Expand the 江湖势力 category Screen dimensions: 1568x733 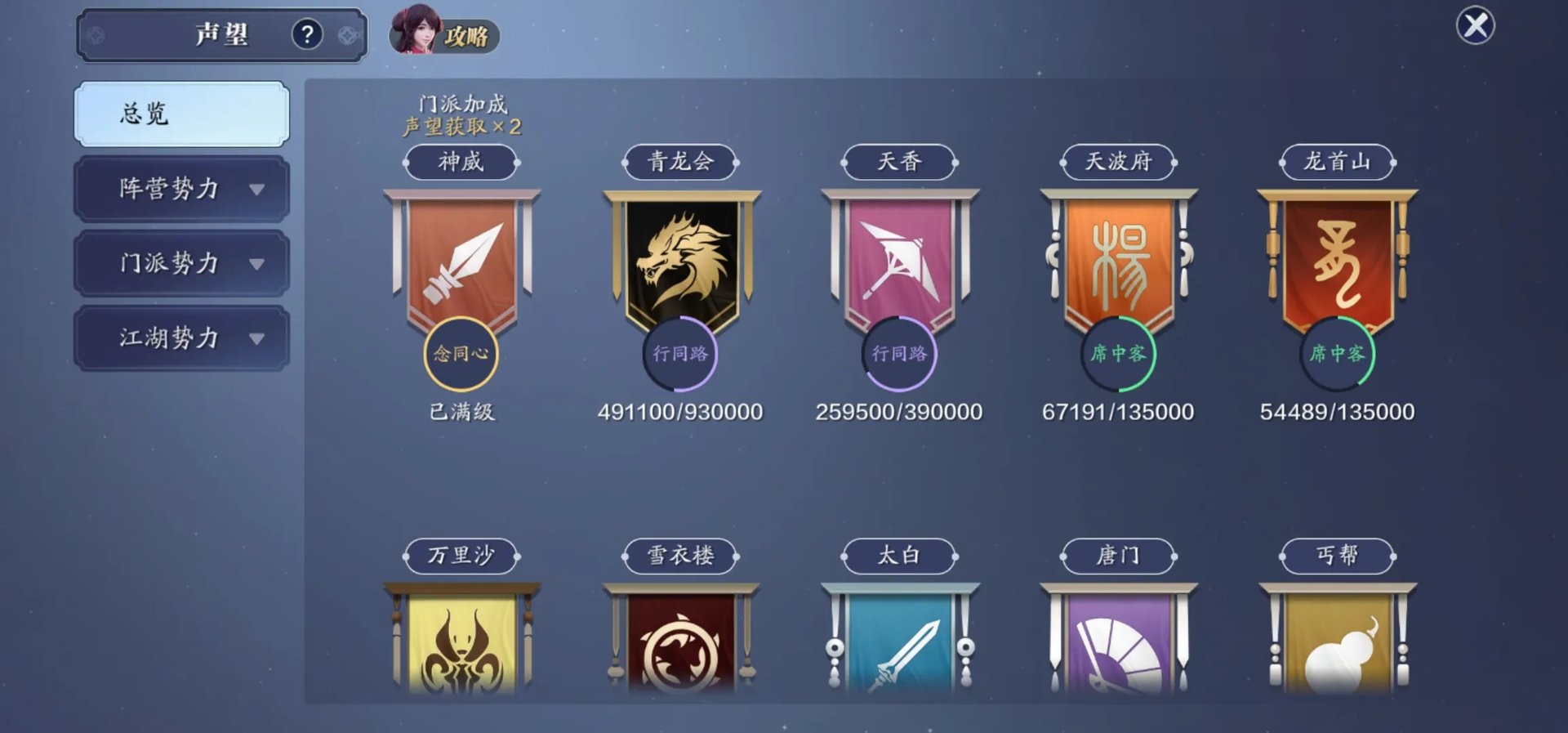pyautogui.click(x=181, y=338)
